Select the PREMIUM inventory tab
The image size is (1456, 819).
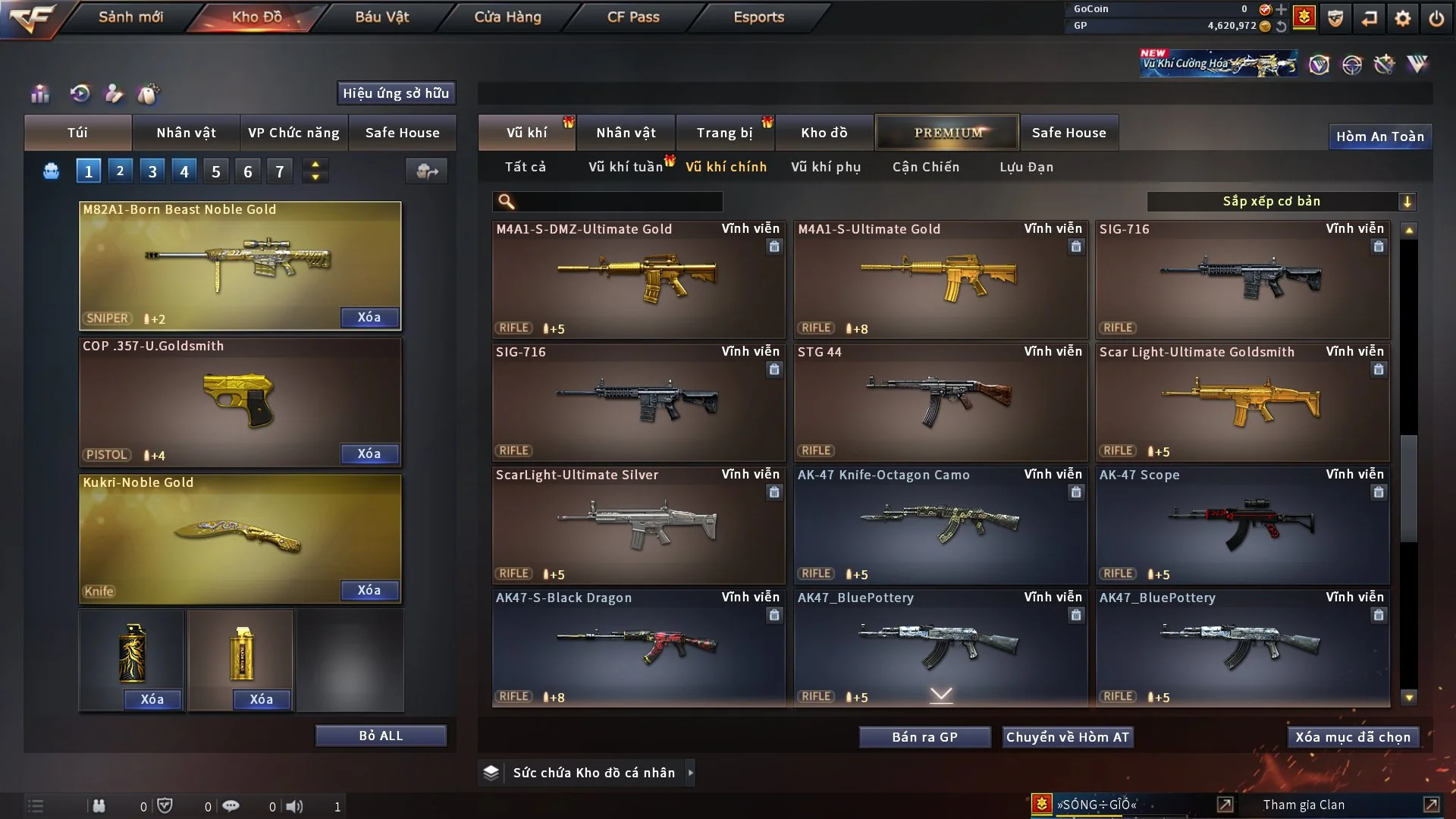point(947,133)
